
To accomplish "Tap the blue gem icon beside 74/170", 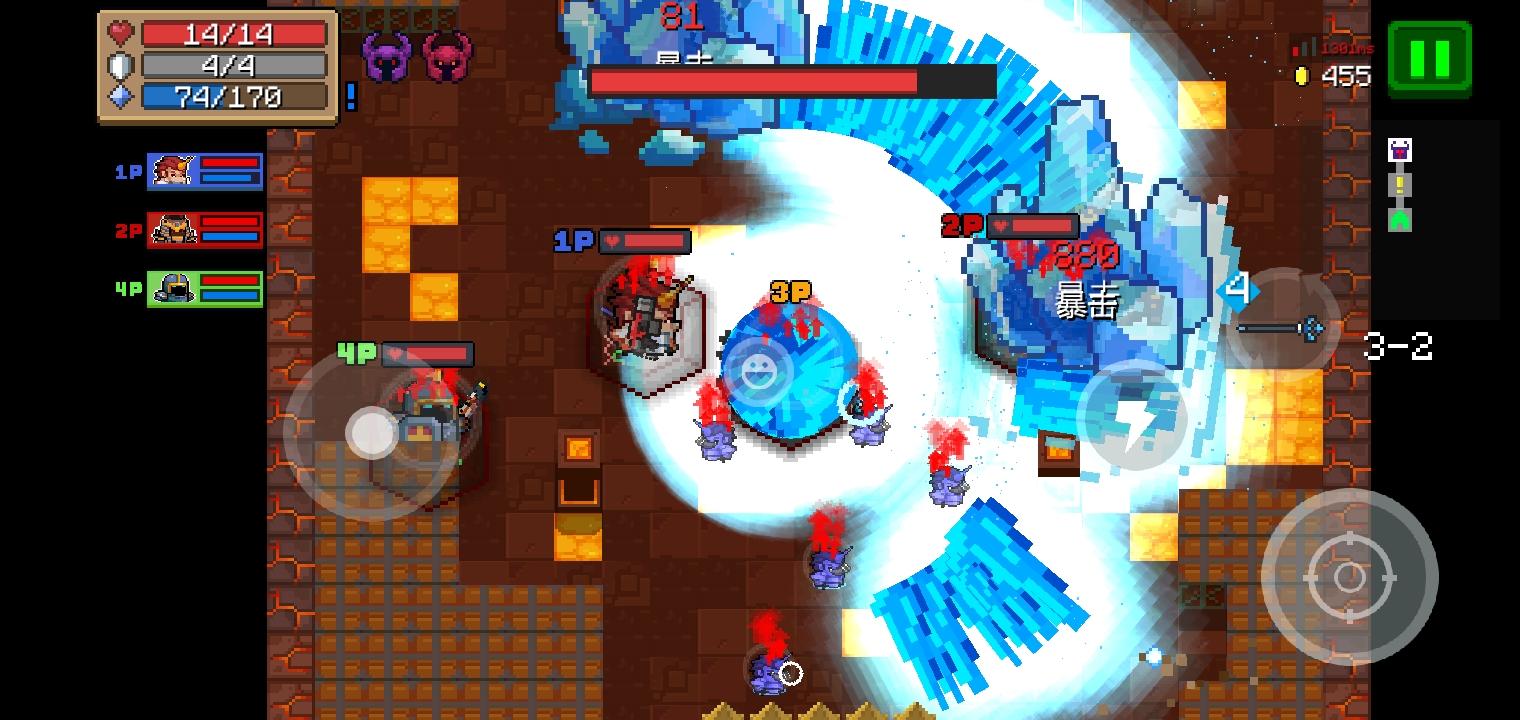I will click(x=119, y=97).
